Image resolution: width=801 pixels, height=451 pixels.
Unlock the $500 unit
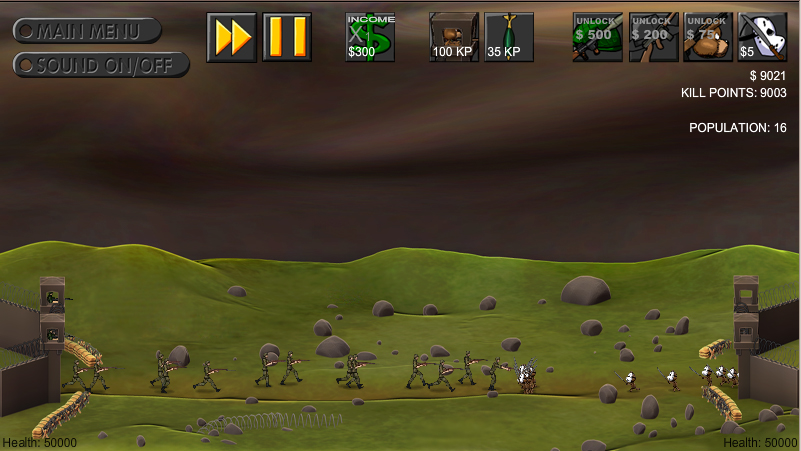tap(598, 37)
